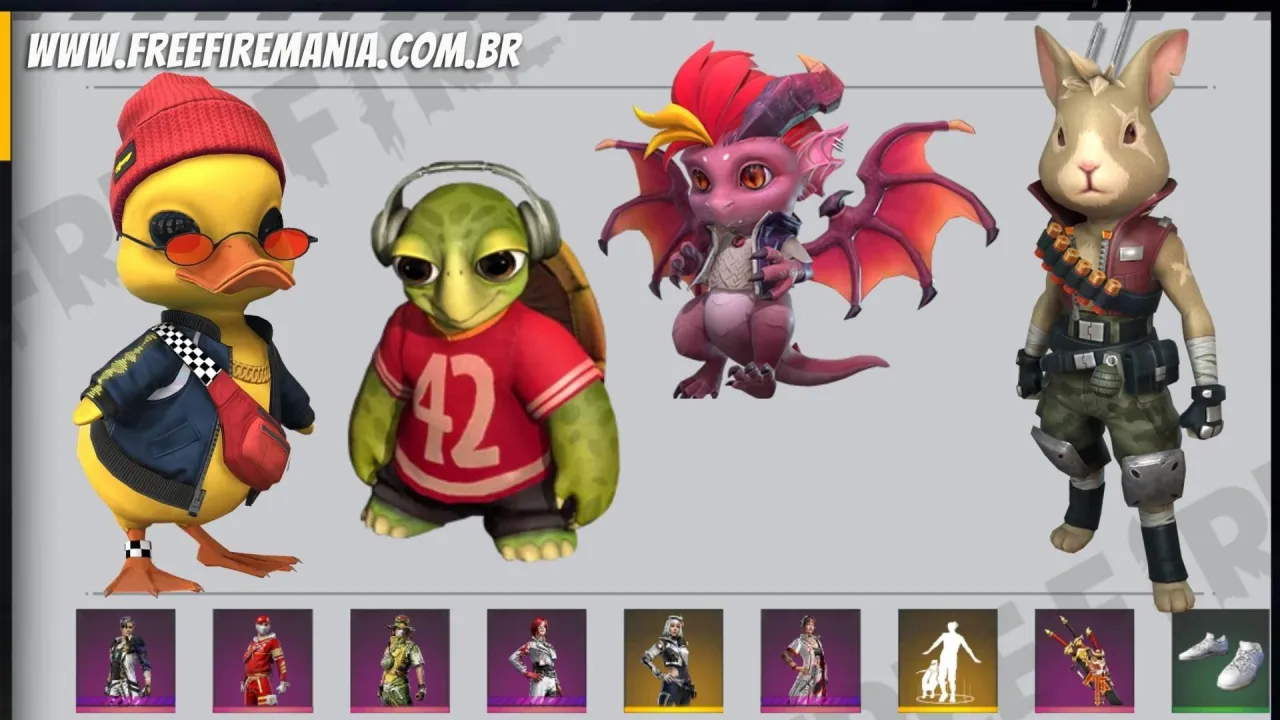Screen dimensions: 1280x720
Task: Select the red-haired character in white outfit
Action: 536,660
